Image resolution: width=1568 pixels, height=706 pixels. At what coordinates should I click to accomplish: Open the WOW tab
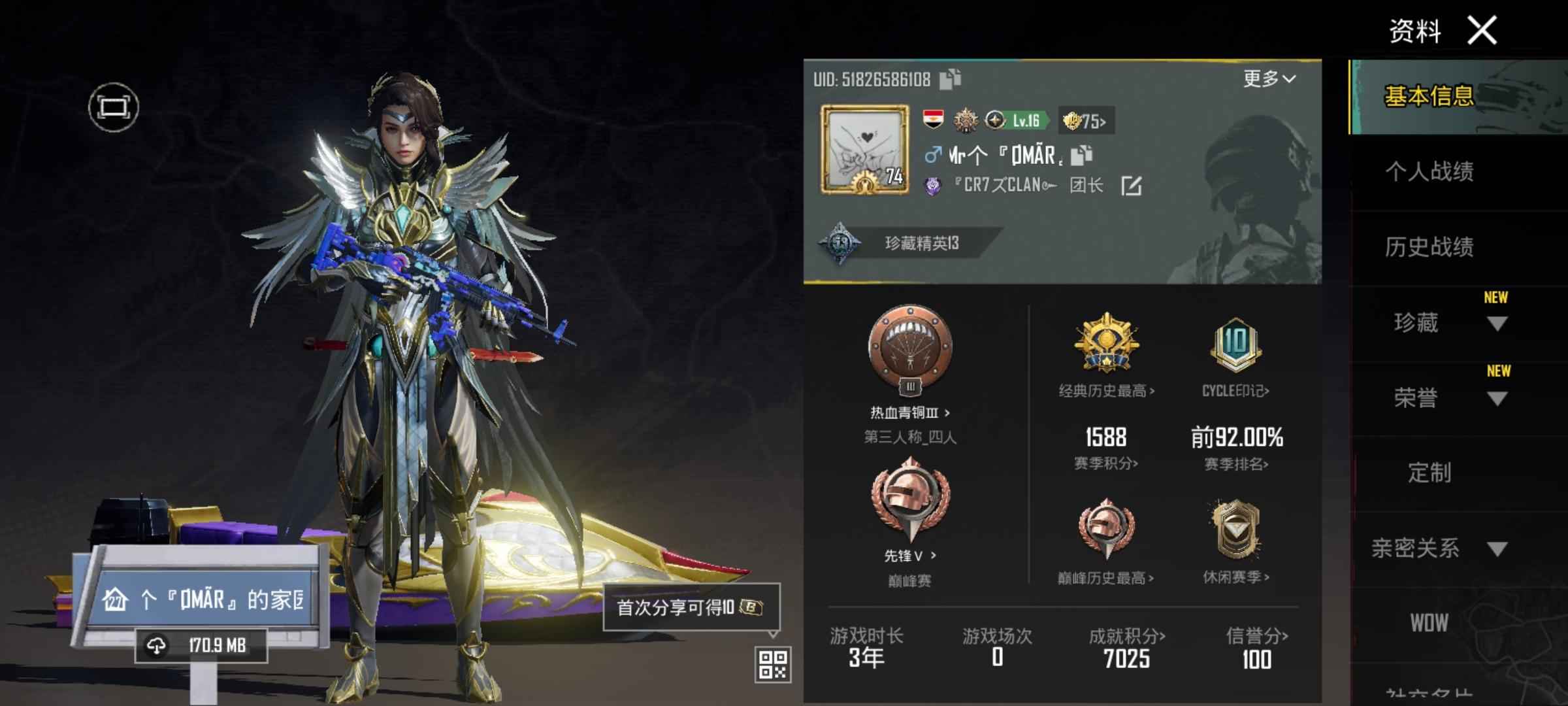point(1429,623)
